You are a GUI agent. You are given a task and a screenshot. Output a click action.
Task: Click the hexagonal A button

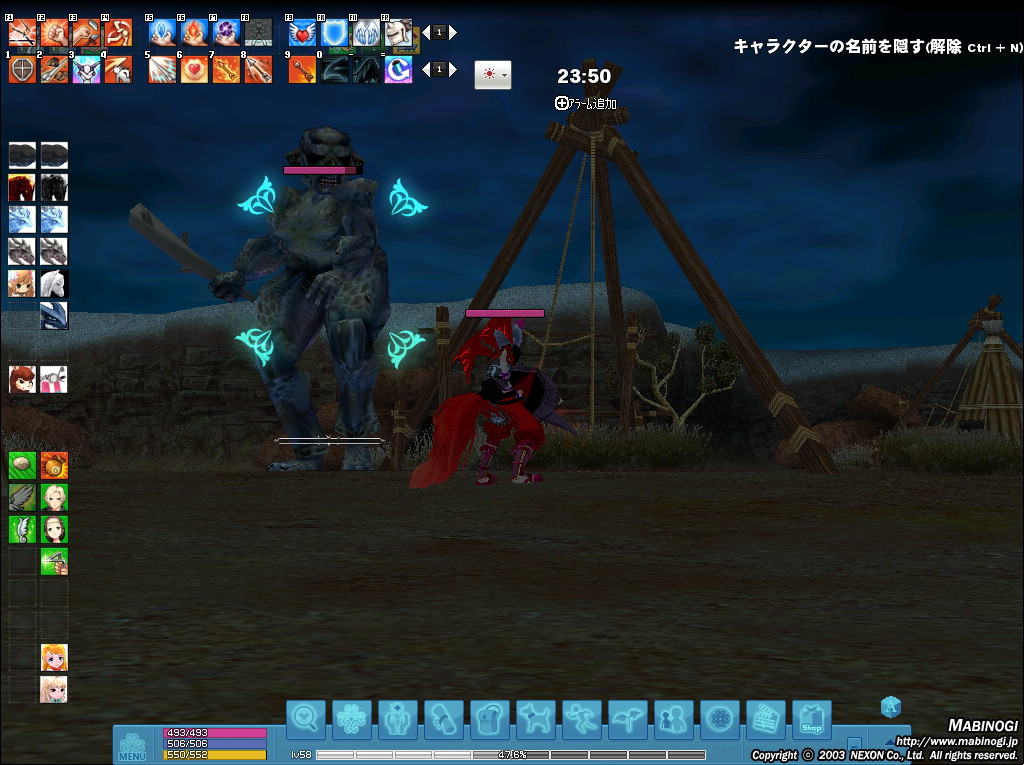pyautogui.click(x=891, y=707)
